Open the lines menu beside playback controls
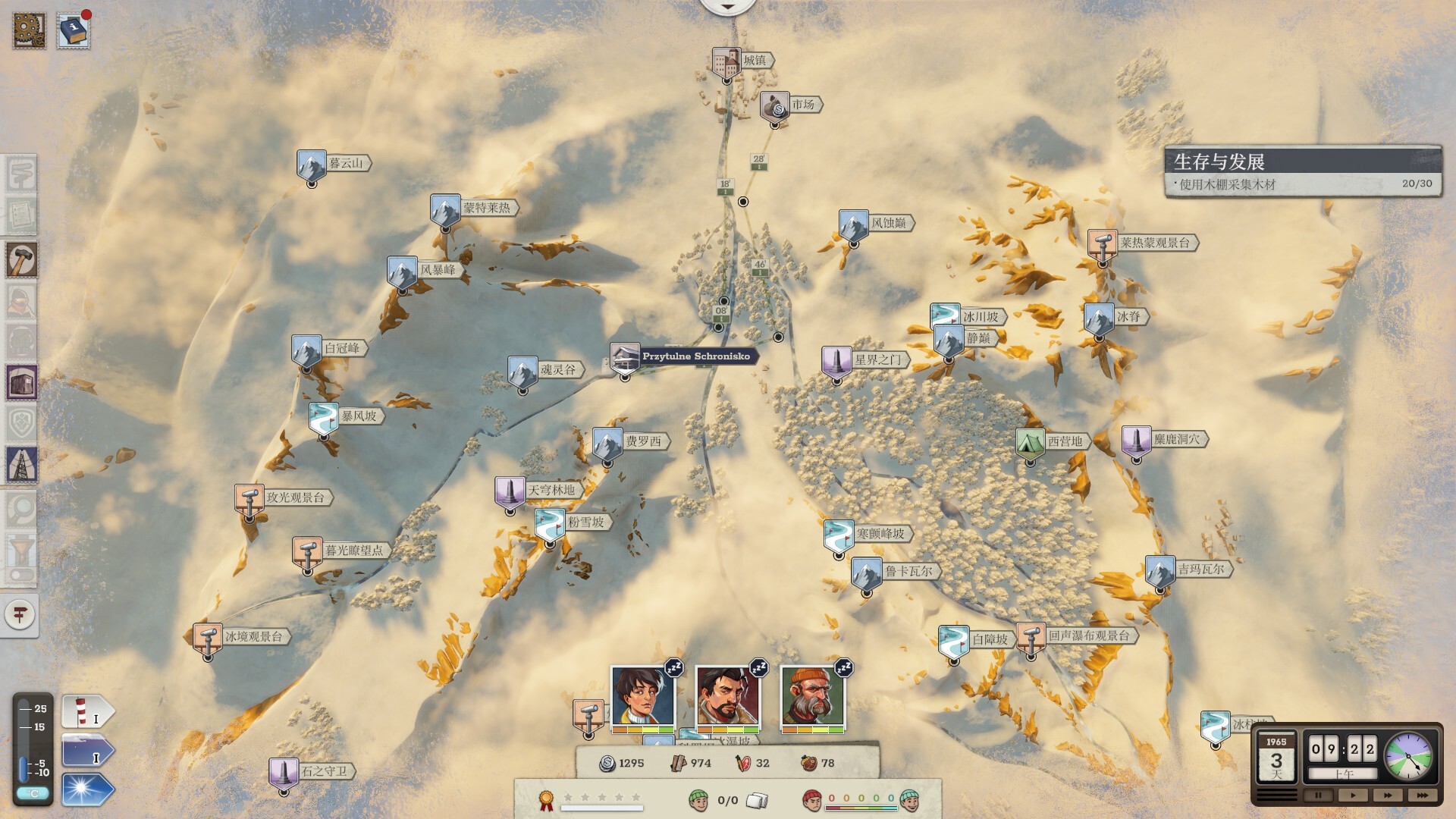 pyautogui.click(x=1276, y=794)
